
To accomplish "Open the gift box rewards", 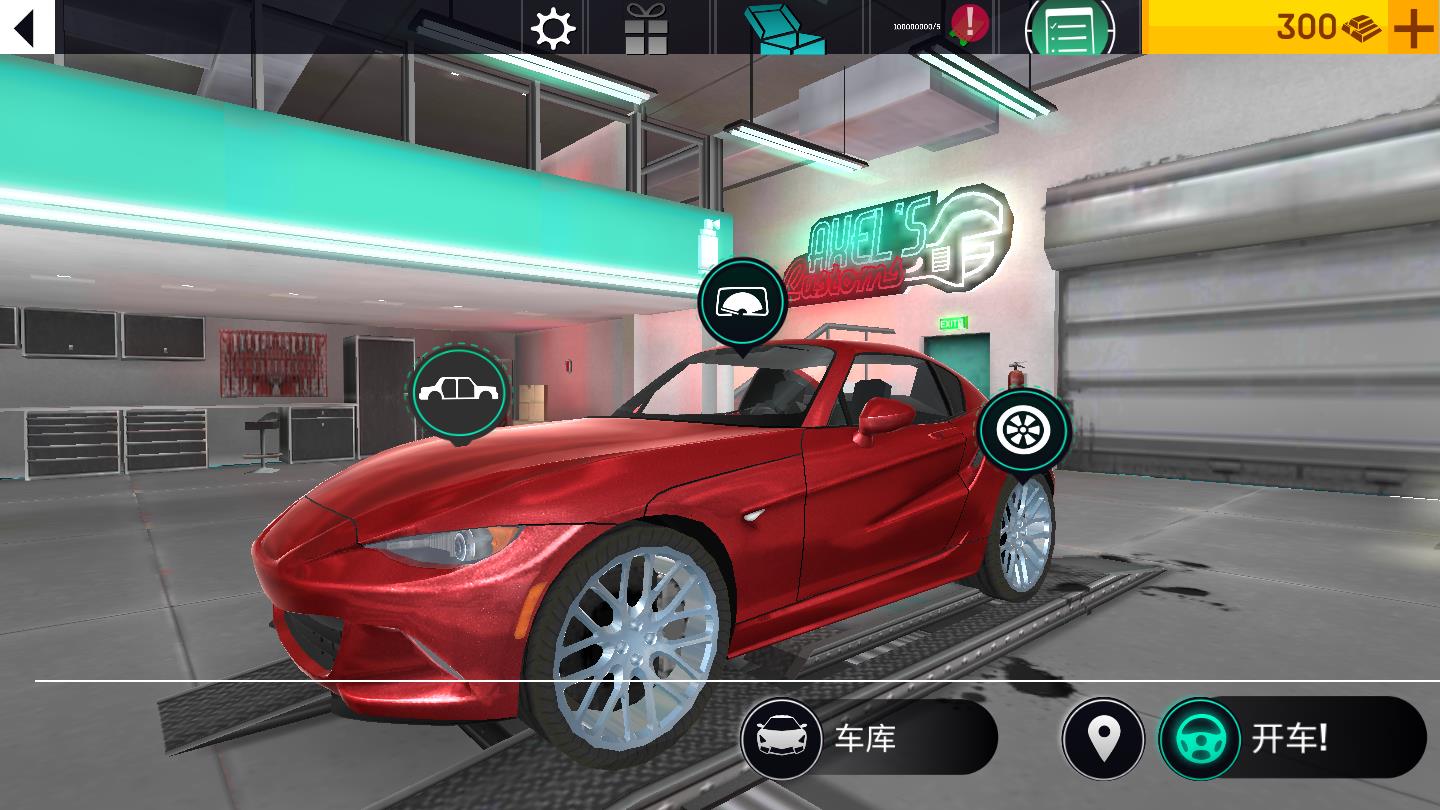I will (x=646, y=29).
